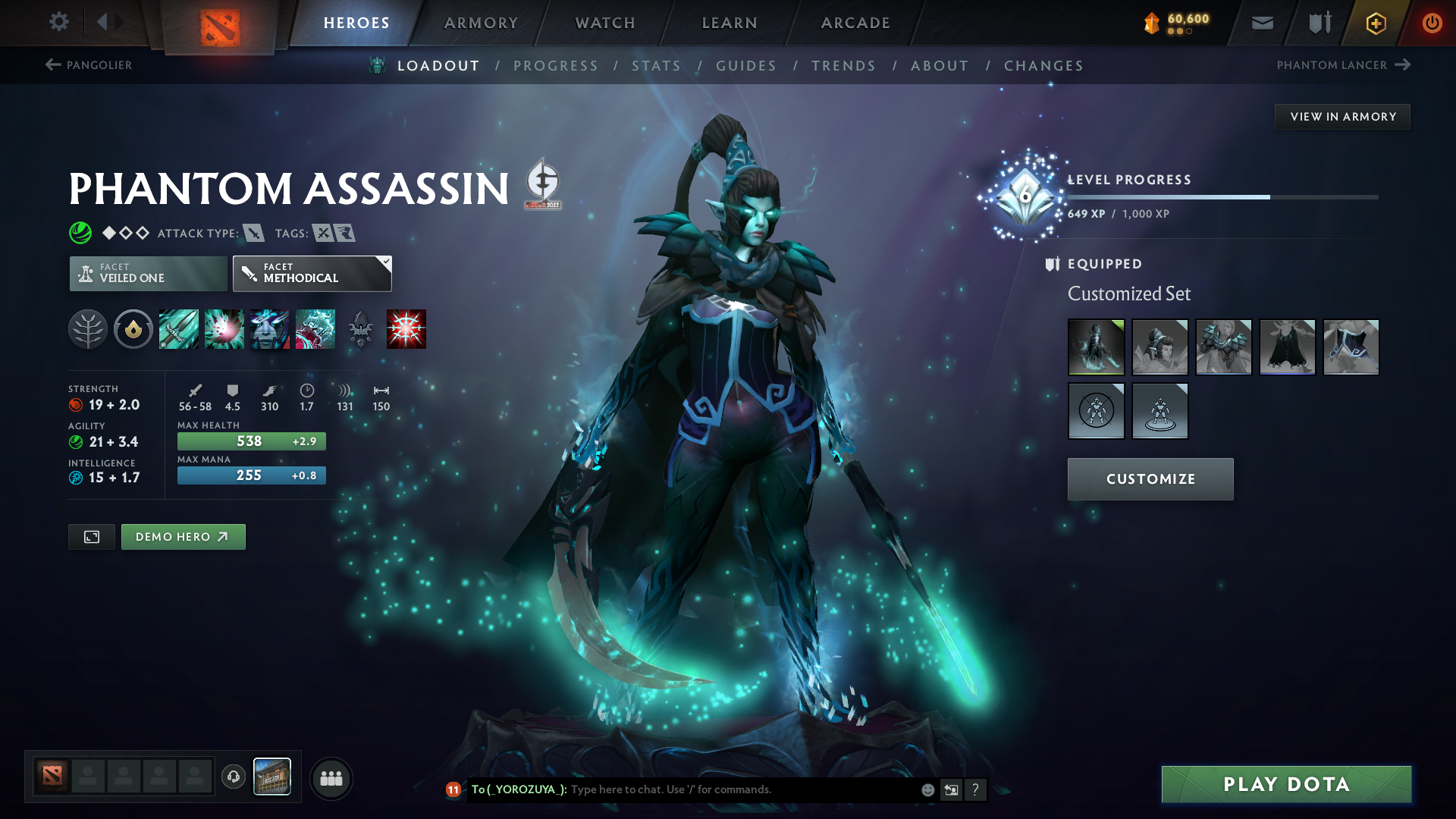Select the Coup de Grace ability icon

[406, 329]
